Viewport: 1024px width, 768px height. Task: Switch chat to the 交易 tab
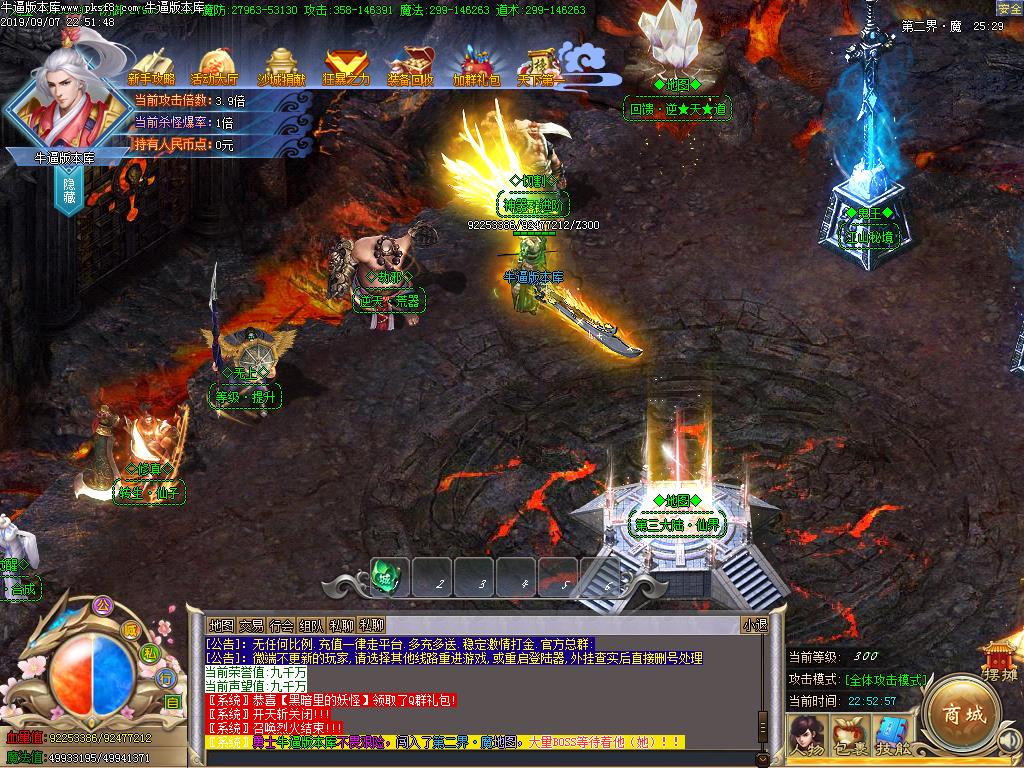[251, 625]
